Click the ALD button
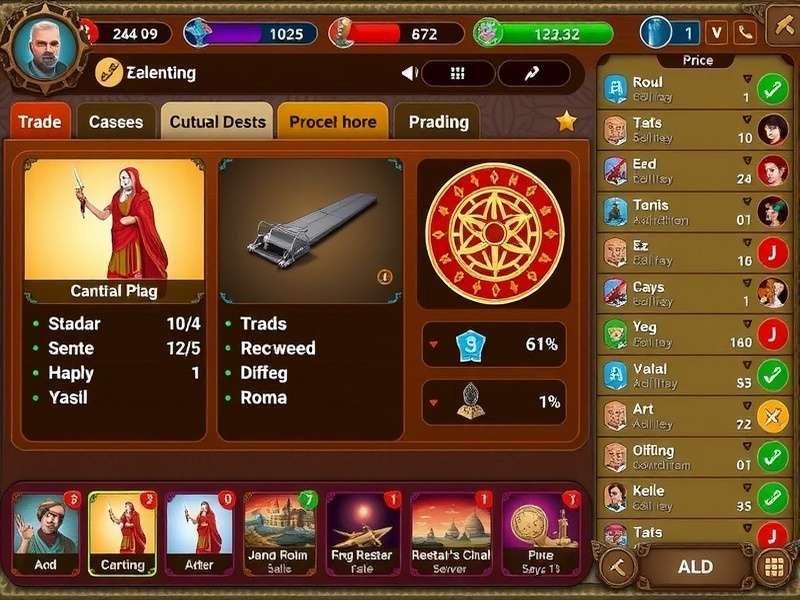The width and height of the screenshot is (800, 600). click(694, 567)
